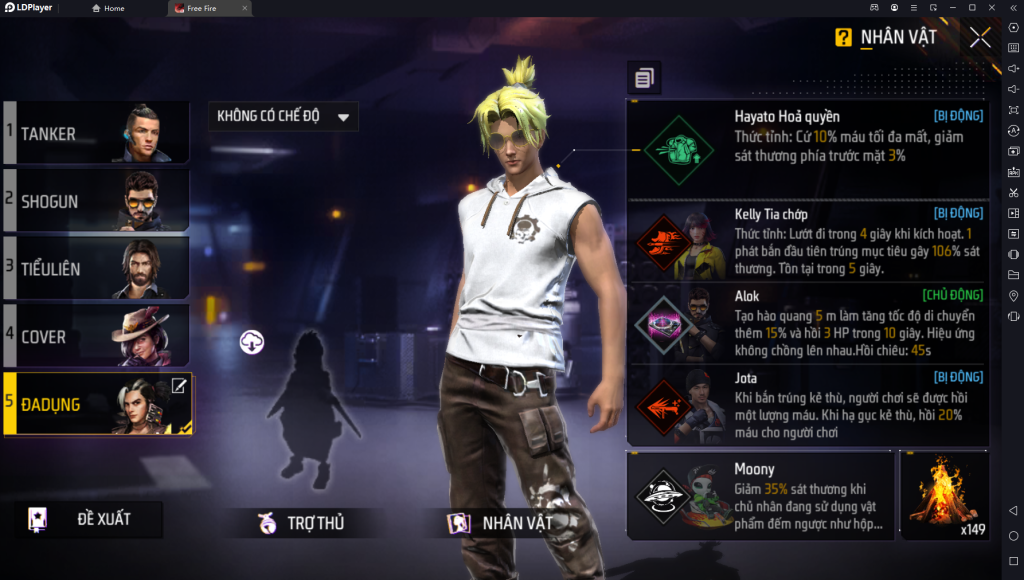Select the TANKER preset slot
1024x580 pixels.
coord(96,132)
